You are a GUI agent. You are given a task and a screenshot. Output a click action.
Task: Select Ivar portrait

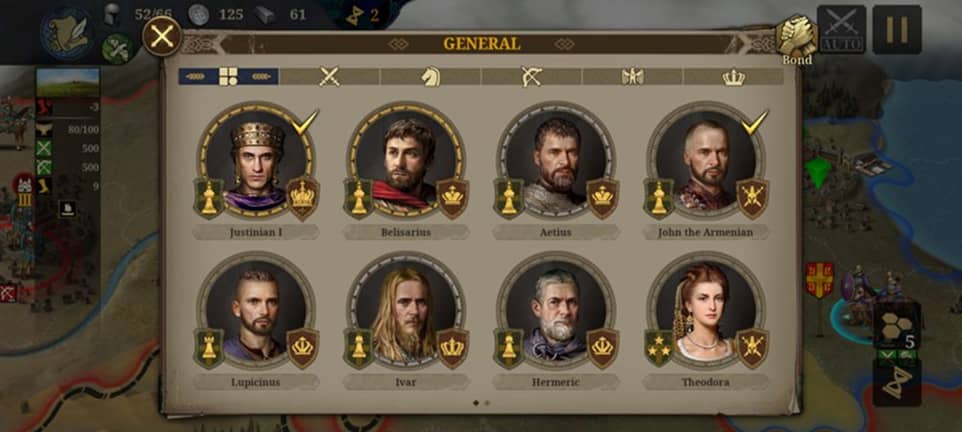point(406,314)
